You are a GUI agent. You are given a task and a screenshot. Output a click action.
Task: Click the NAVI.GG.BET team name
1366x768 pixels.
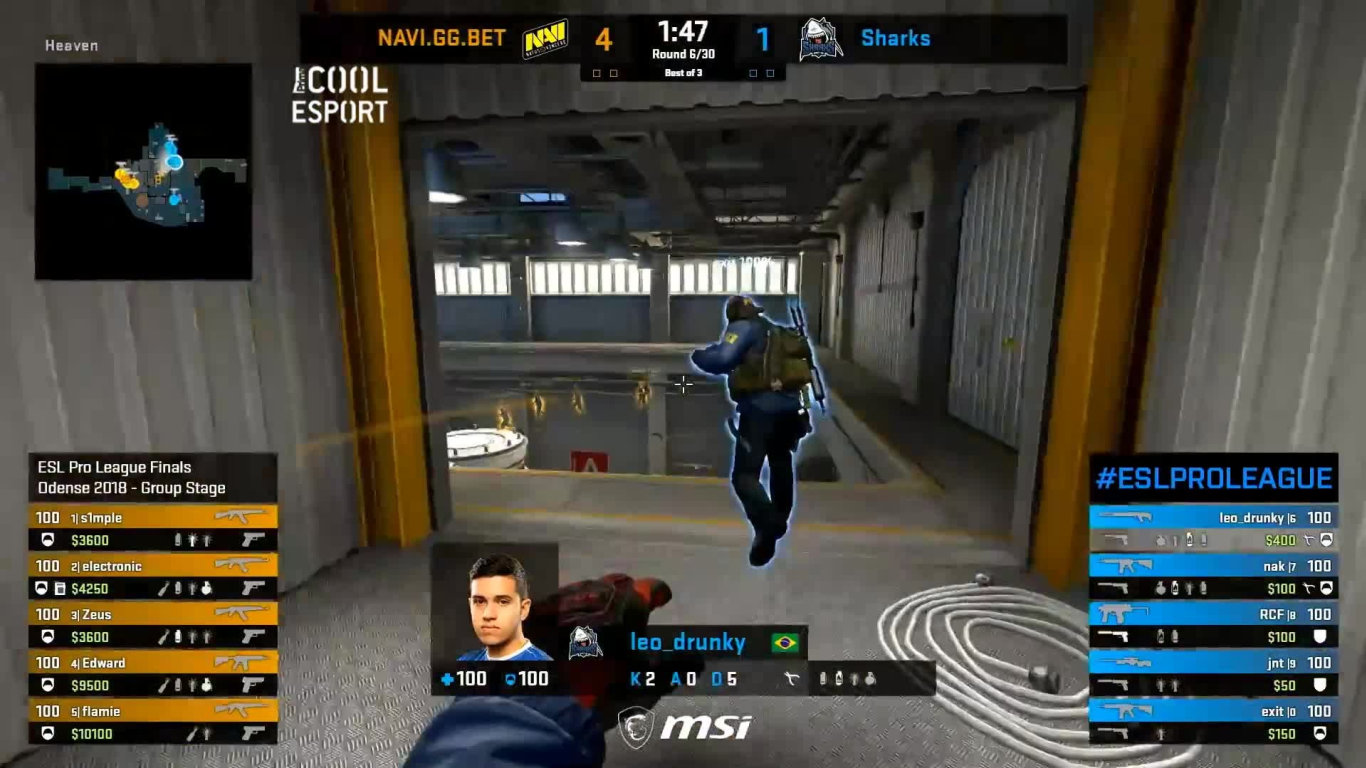click(442, 36)
